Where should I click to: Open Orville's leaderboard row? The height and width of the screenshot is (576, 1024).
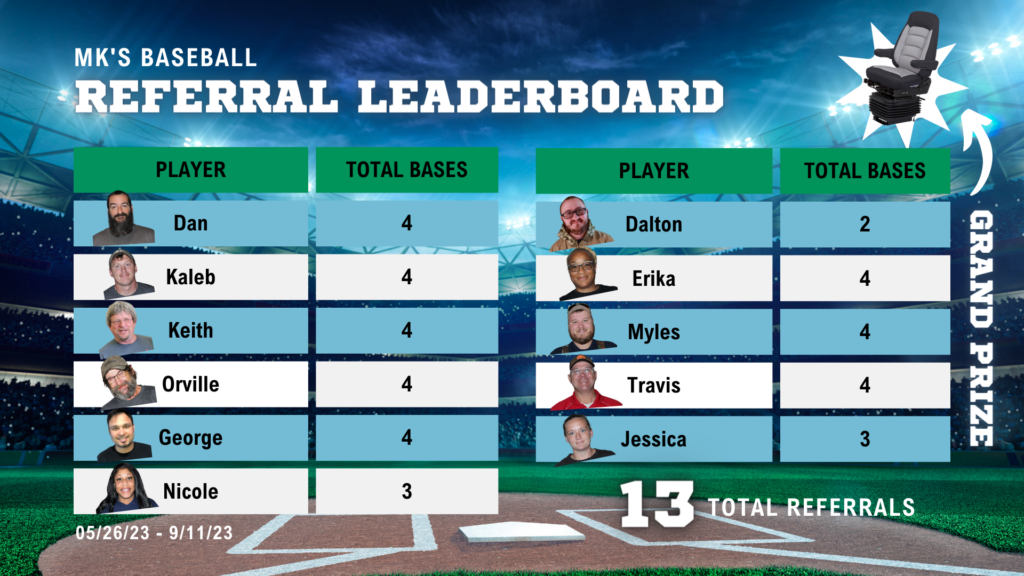[x=190, y=384]
